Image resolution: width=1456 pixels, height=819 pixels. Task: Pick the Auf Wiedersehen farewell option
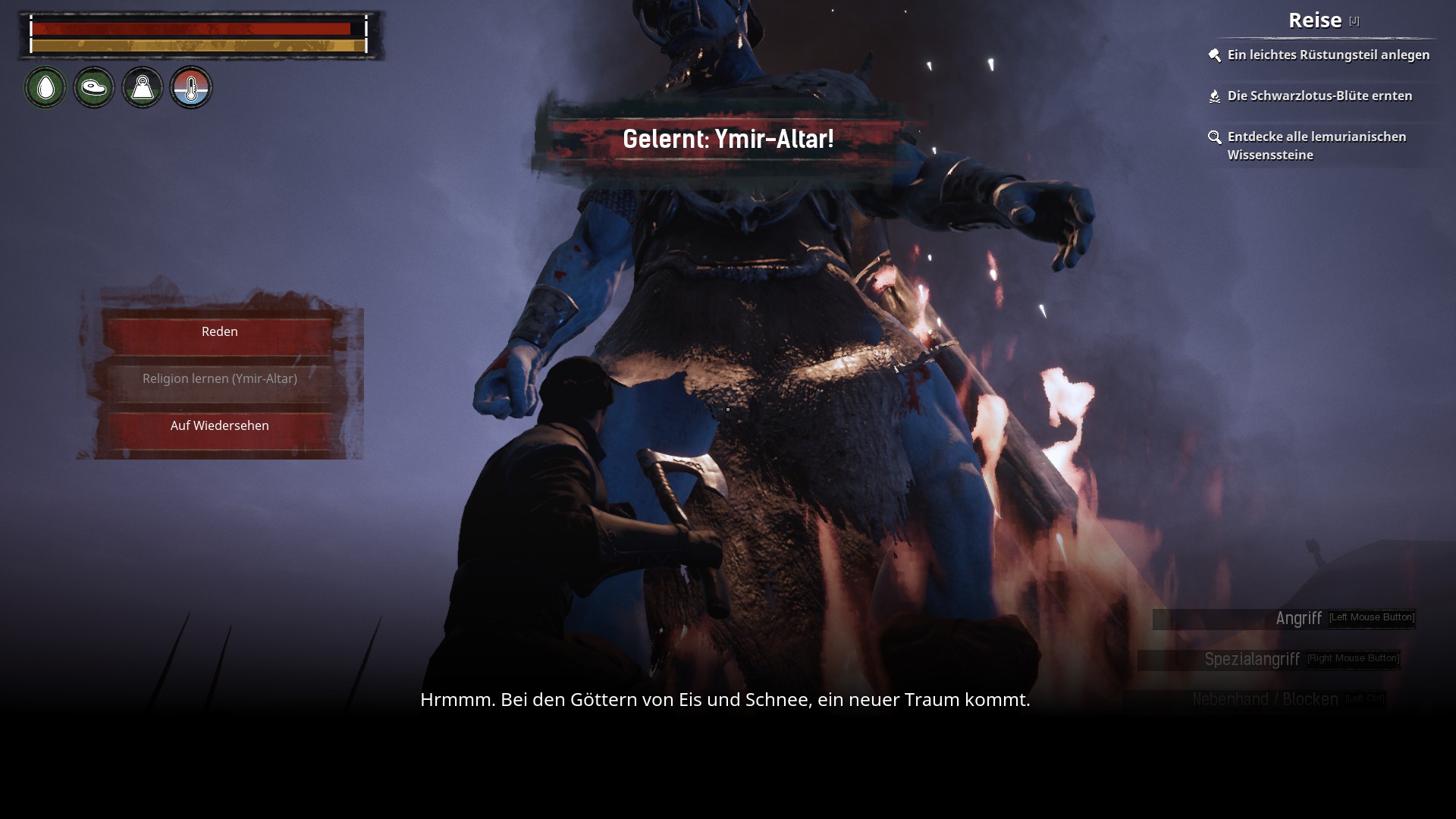pos(219,426)
